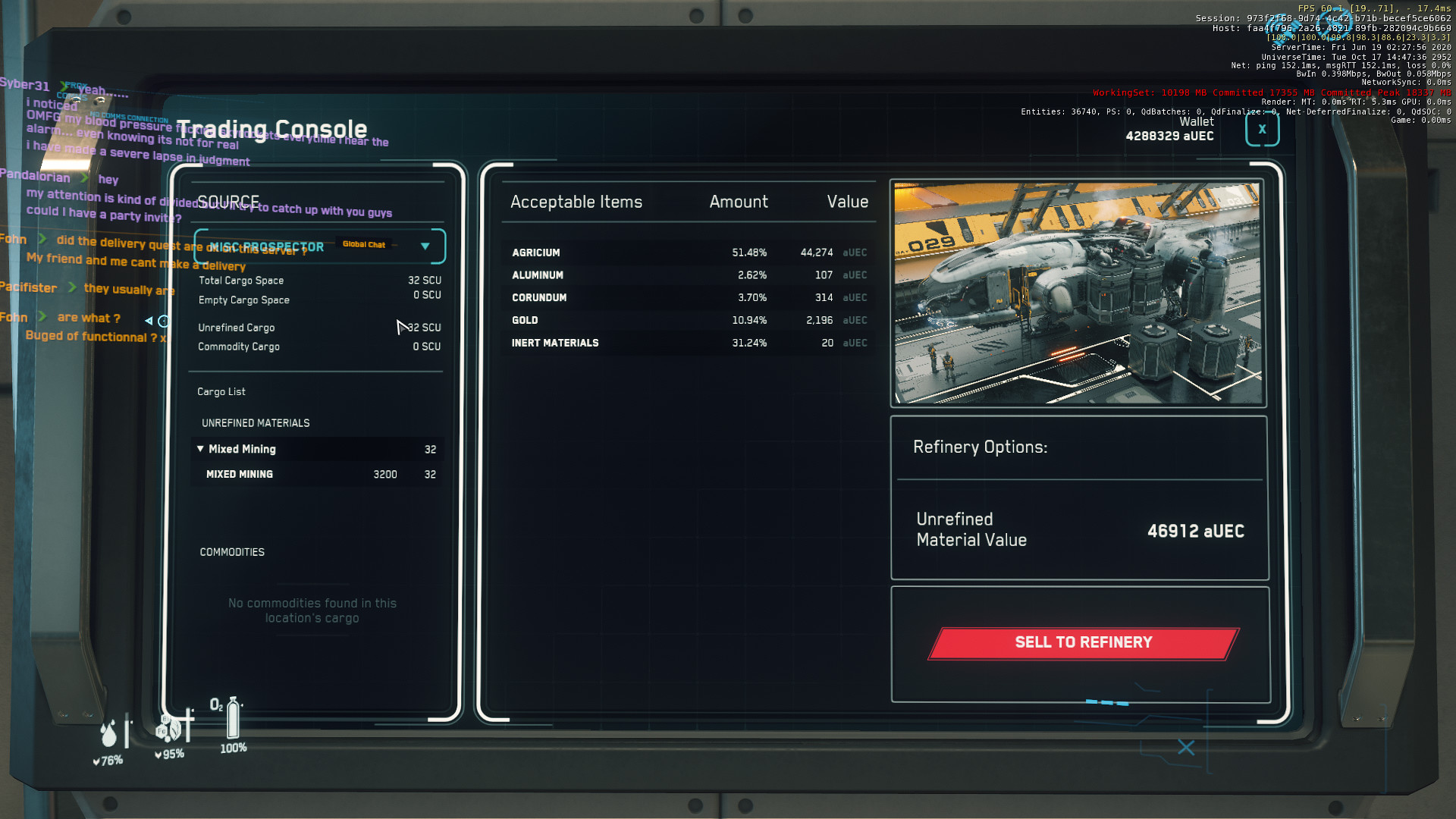Close the Trading Console with the X button
This screenshot has height=819, width=1456.
tap(1262, 130)
